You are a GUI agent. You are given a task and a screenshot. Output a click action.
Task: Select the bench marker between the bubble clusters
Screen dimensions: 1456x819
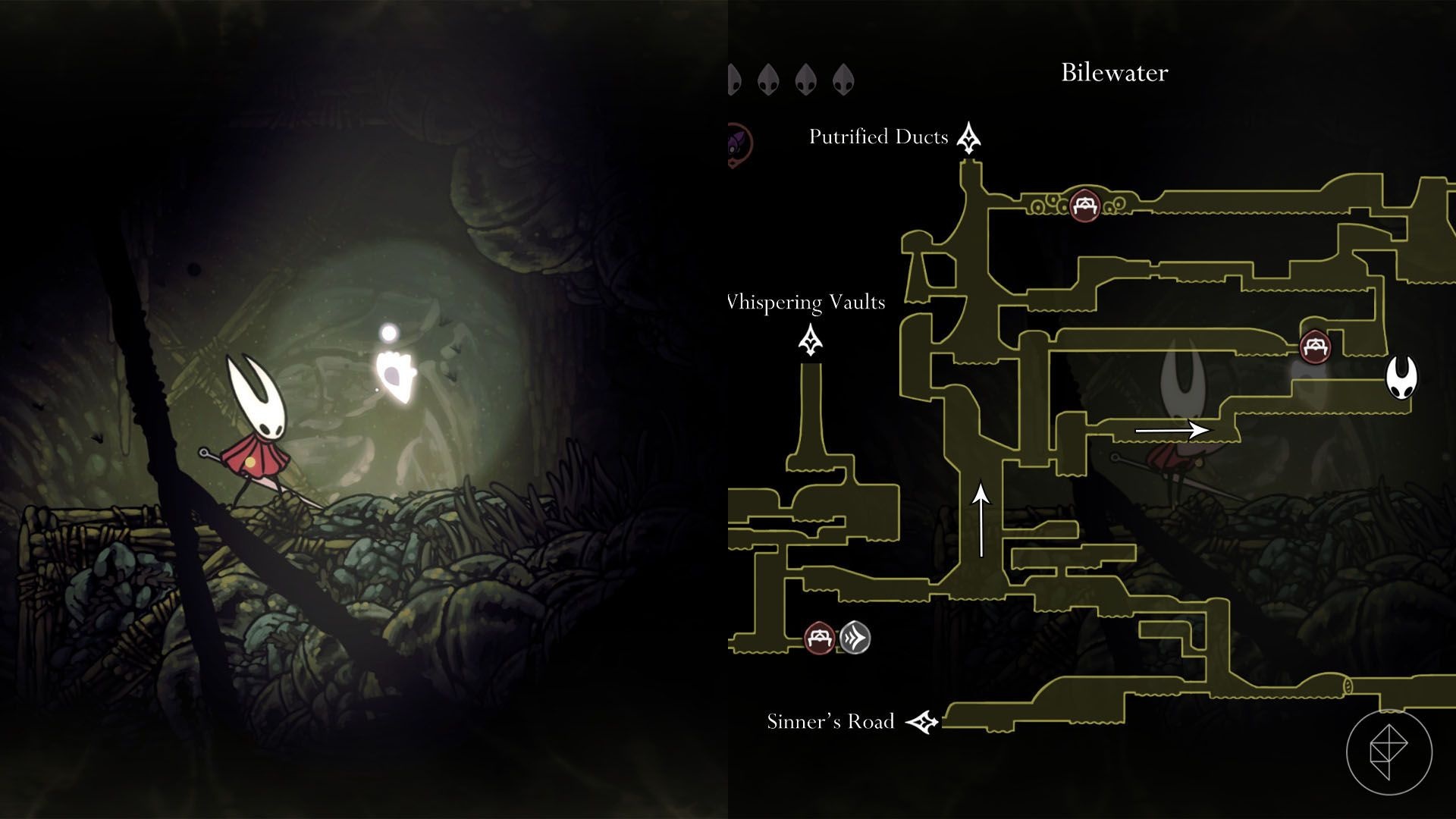(1084, 205)
